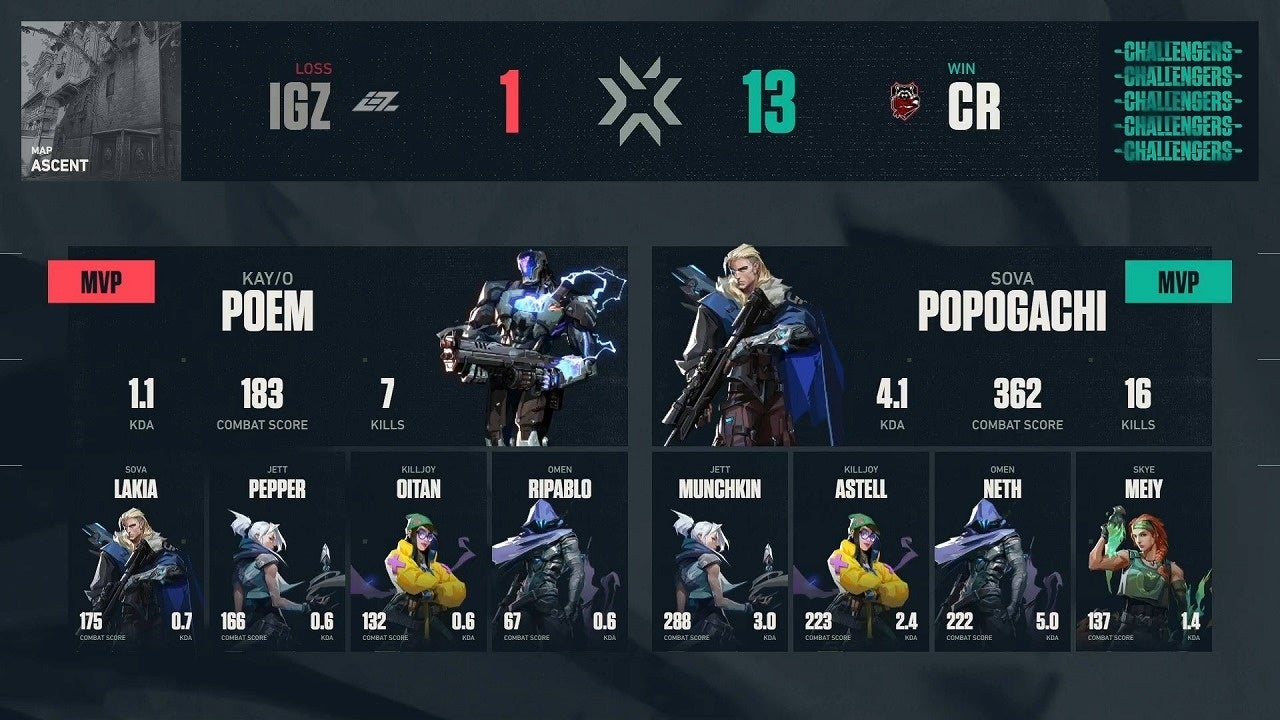
Task: Select MEIY's Skye player card
Action: [1143, 552]
